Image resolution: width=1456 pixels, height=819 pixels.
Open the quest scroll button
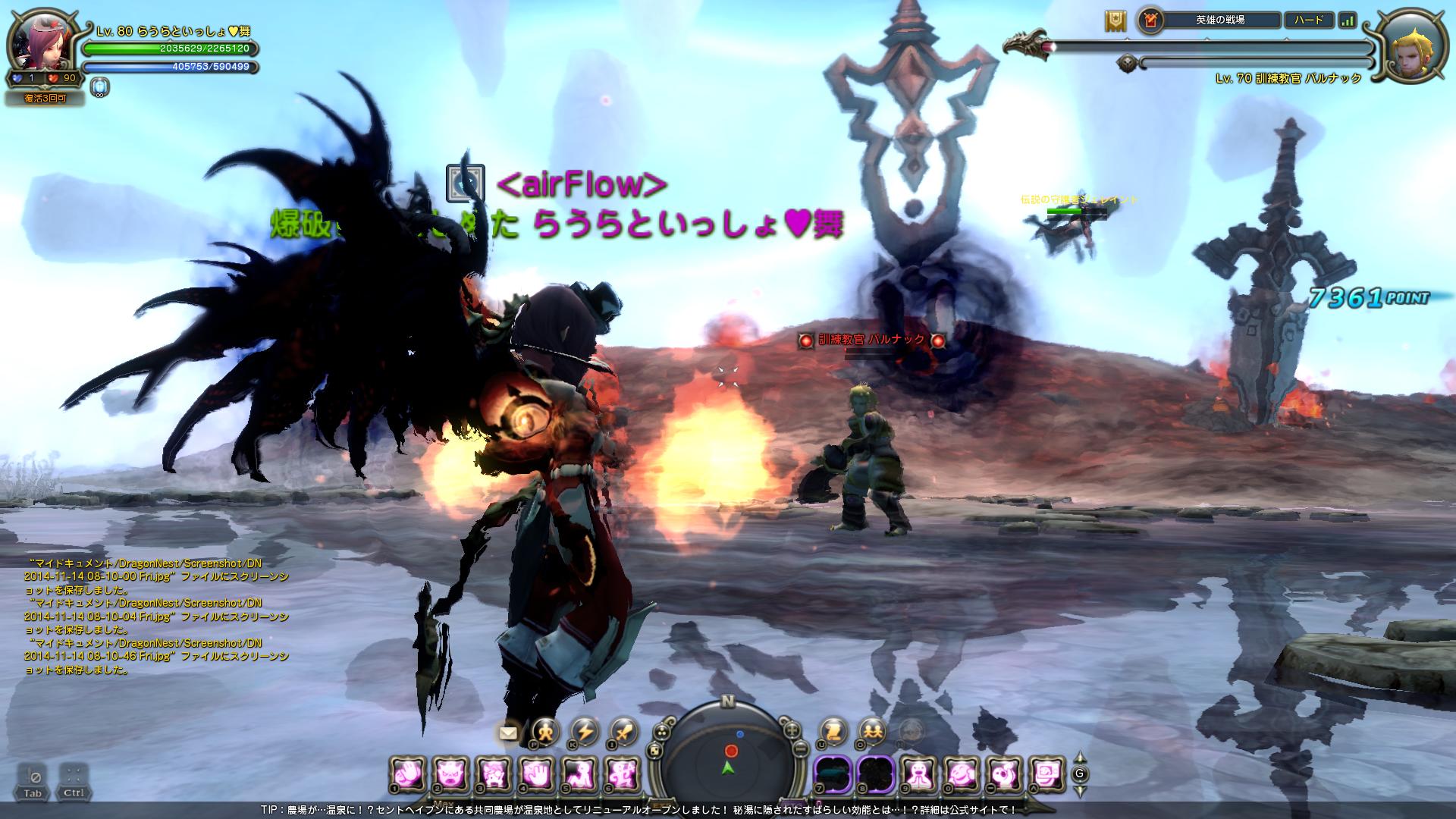(x=833, y=733)
